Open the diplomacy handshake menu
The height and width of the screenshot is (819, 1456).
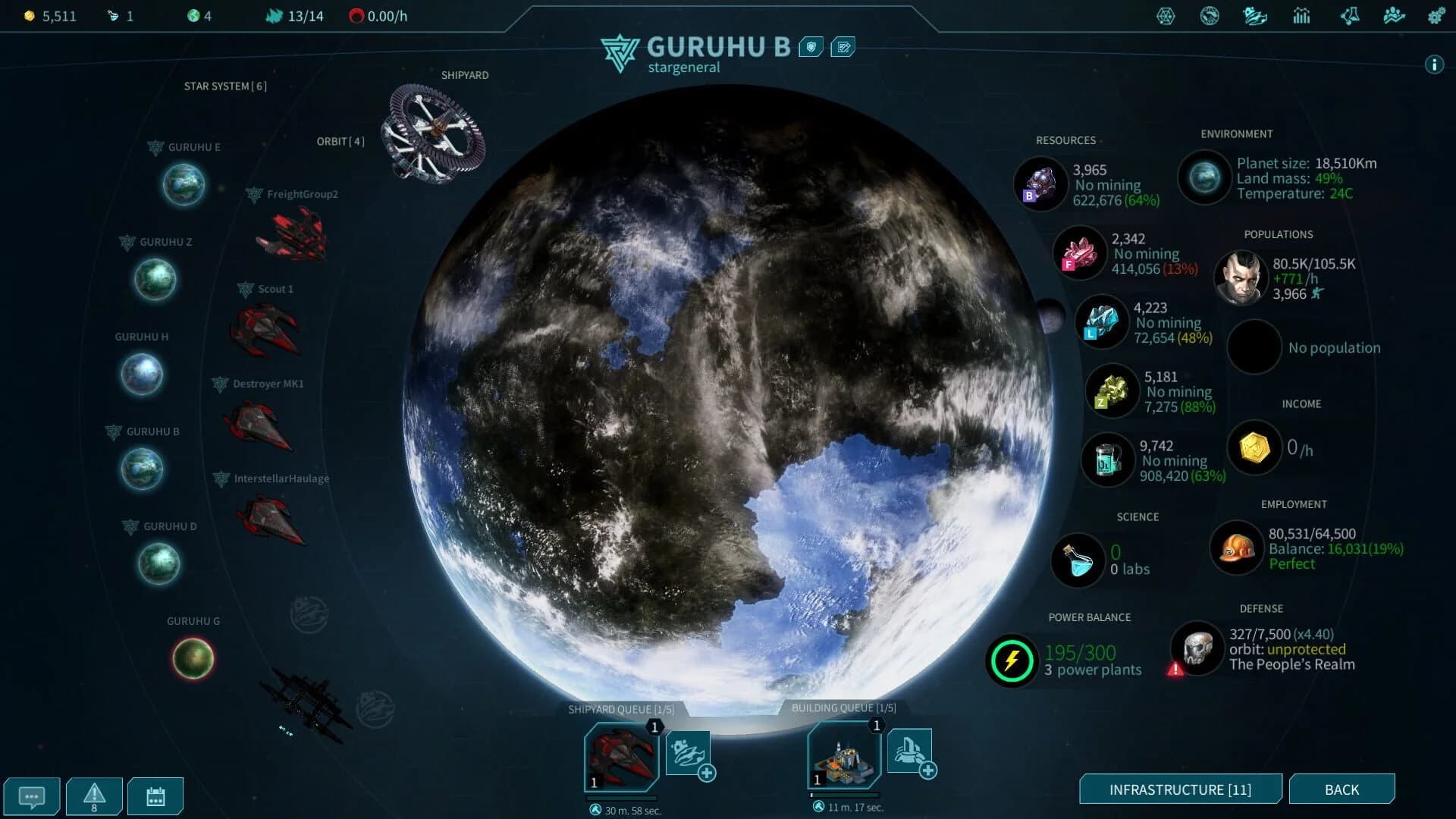coord(1210,16)
